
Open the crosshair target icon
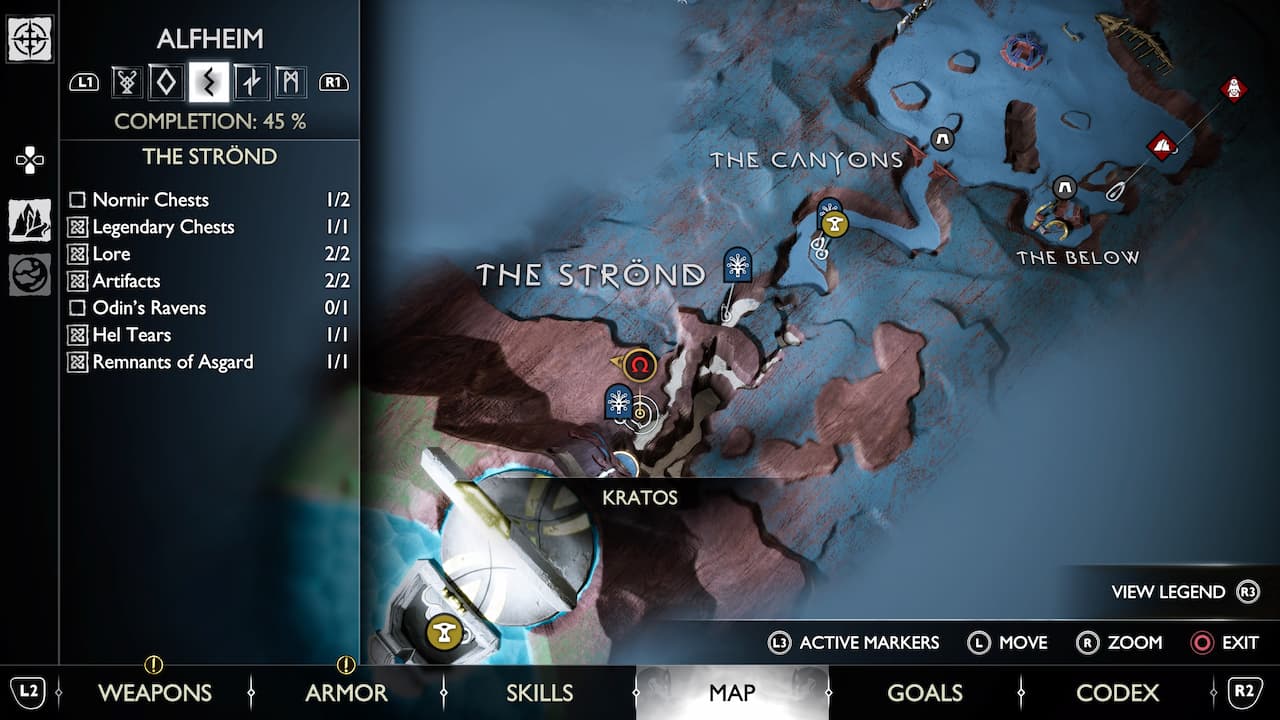30,40
